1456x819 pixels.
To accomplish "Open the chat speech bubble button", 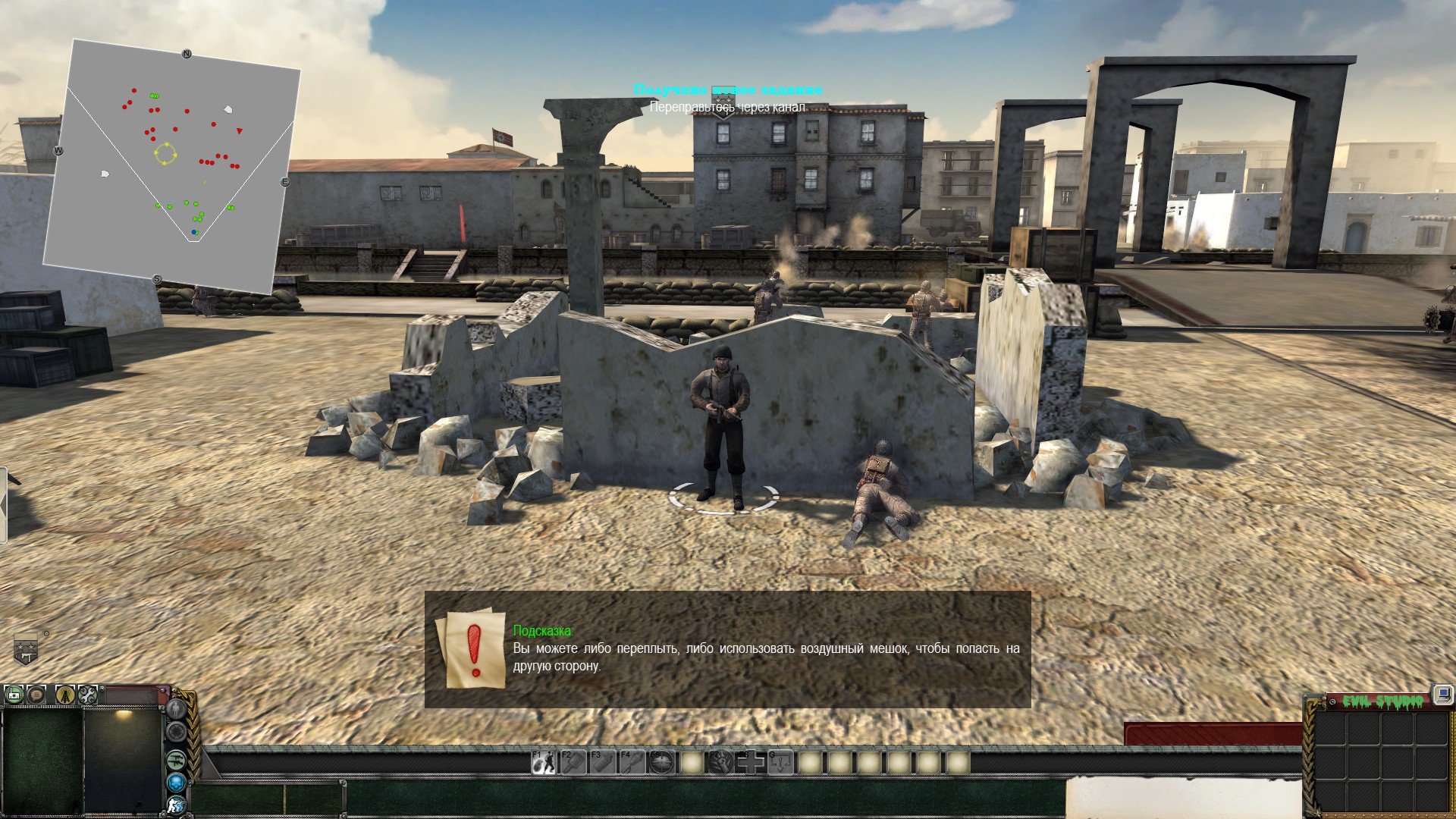I will pyautogui.click(x=36, y=695).
